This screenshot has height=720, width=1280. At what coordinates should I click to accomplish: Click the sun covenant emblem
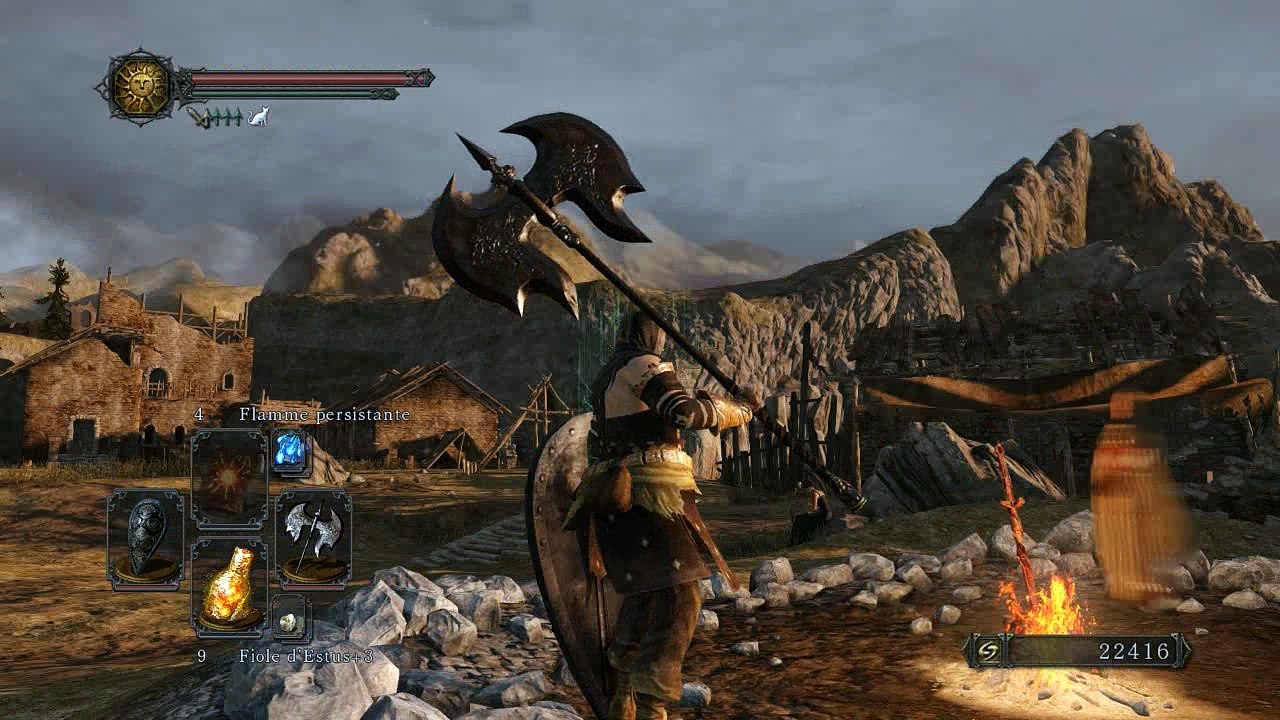139,86
